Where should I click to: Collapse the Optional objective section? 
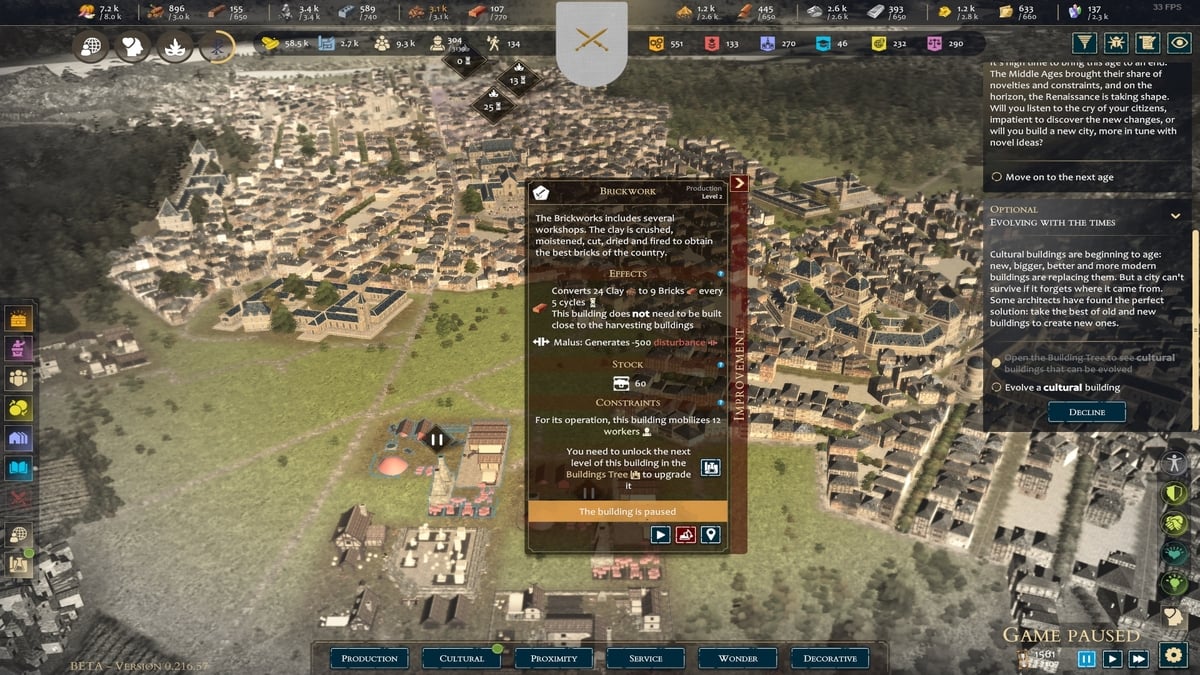[1175, 215]
